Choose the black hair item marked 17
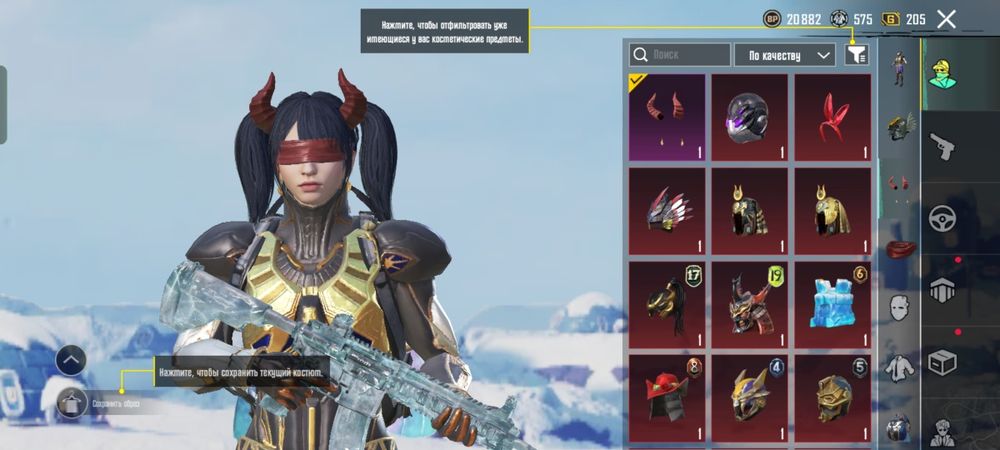Image resolution: width=1000 pixels, height=450 pixels. pos(666,304)
